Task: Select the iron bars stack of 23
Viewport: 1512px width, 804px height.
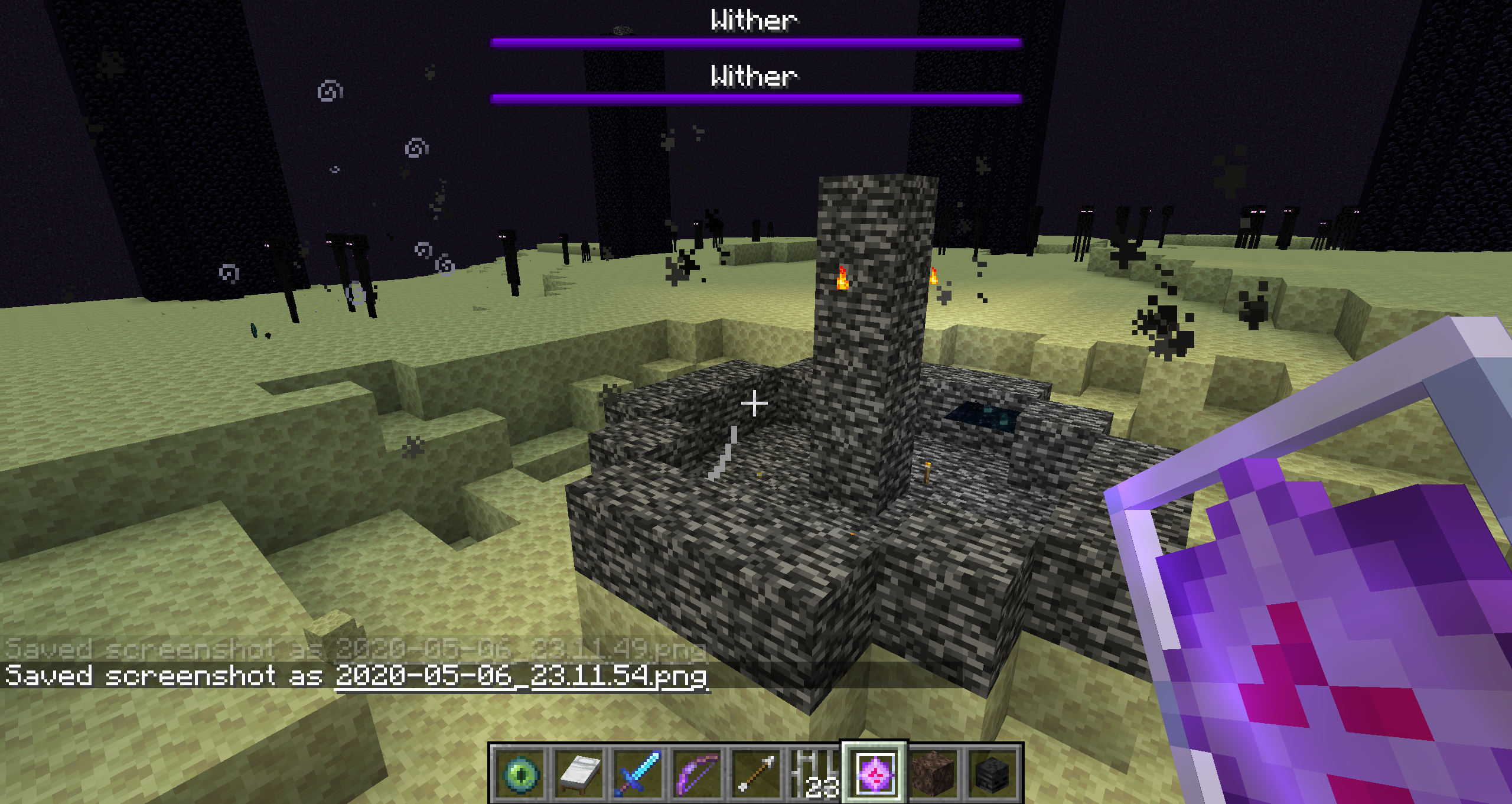Action: [816, 773]
